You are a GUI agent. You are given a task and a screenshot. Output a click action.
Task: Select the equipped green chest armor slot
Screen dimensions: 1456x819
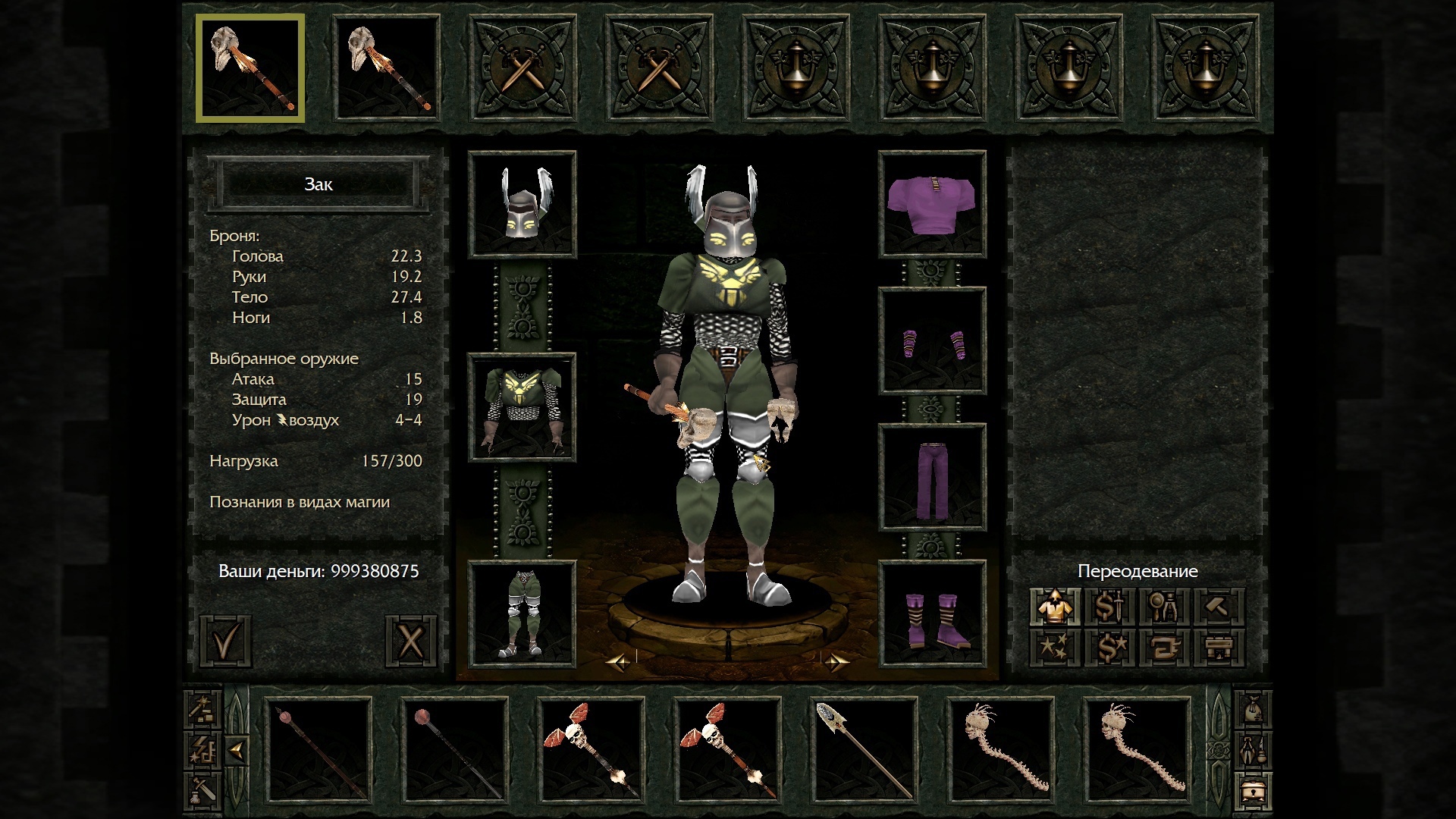[522, 407]
